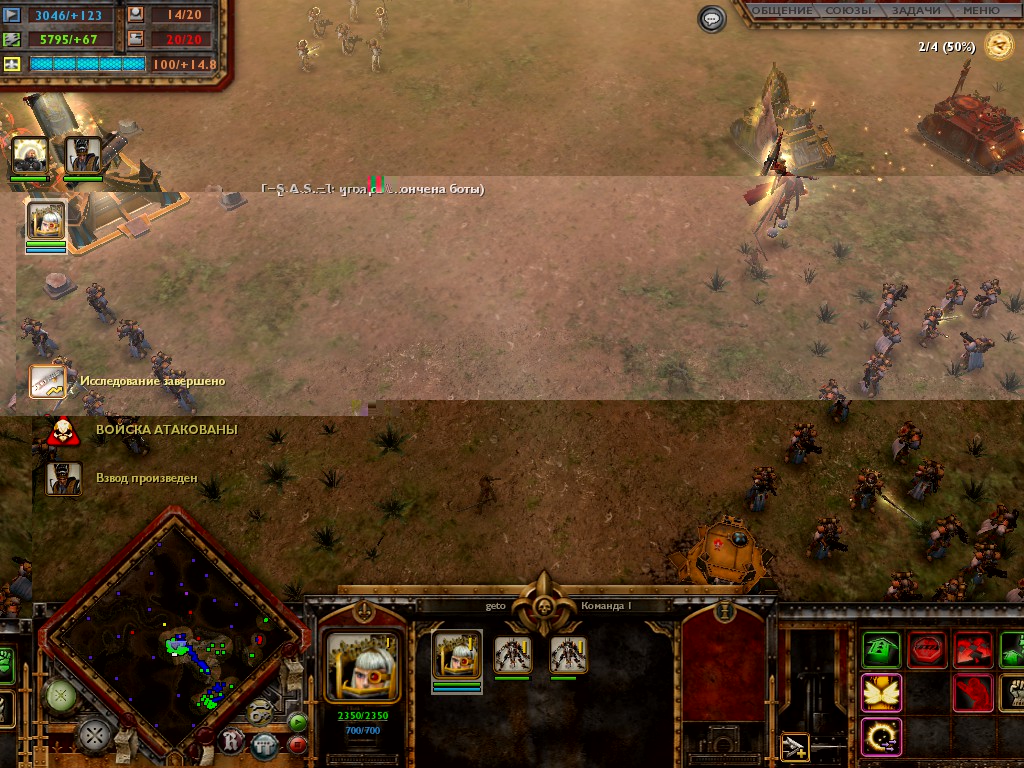Open the ЗАДАЧИ objectives panel
The image size is (1024, 768).
[915, 10]
